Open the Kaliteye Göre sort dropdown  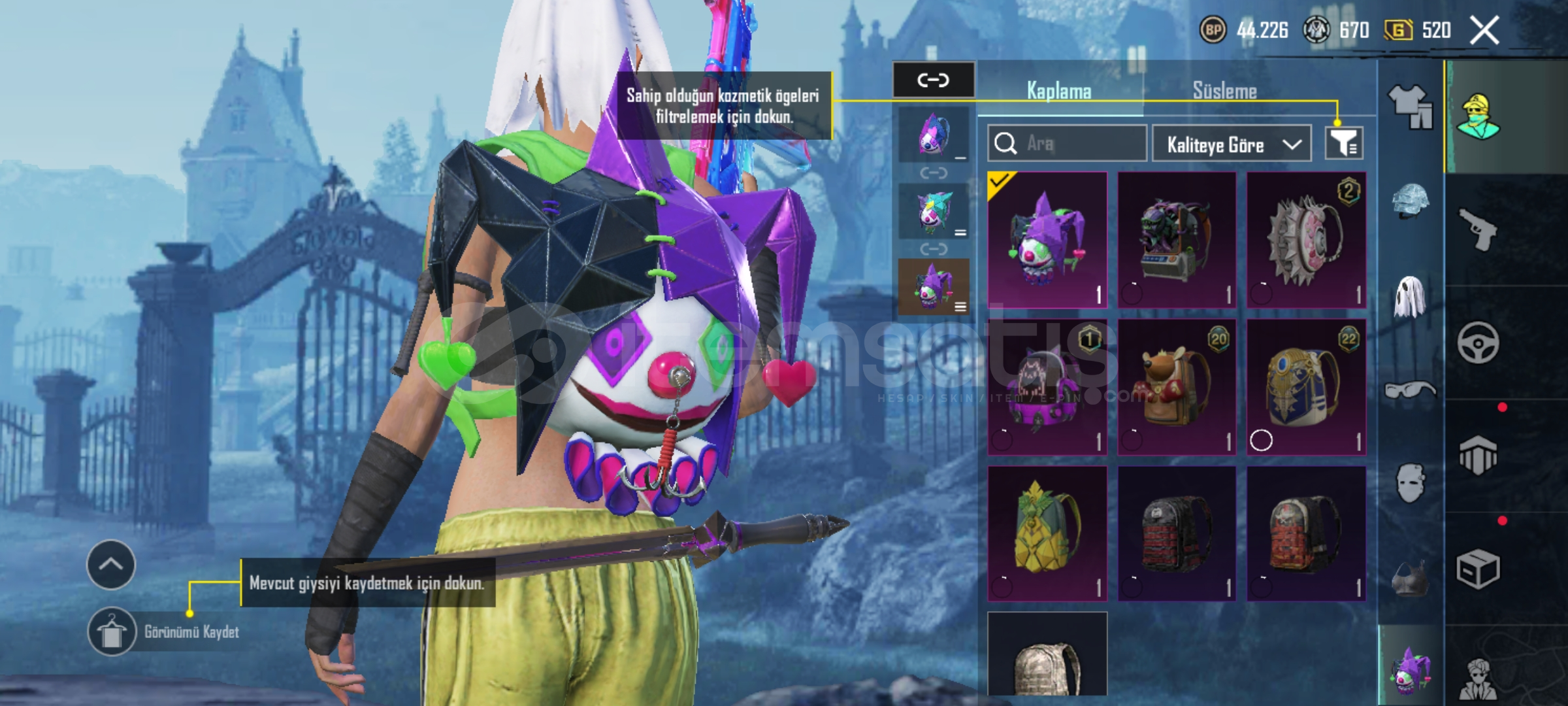tap(1231, 144)
